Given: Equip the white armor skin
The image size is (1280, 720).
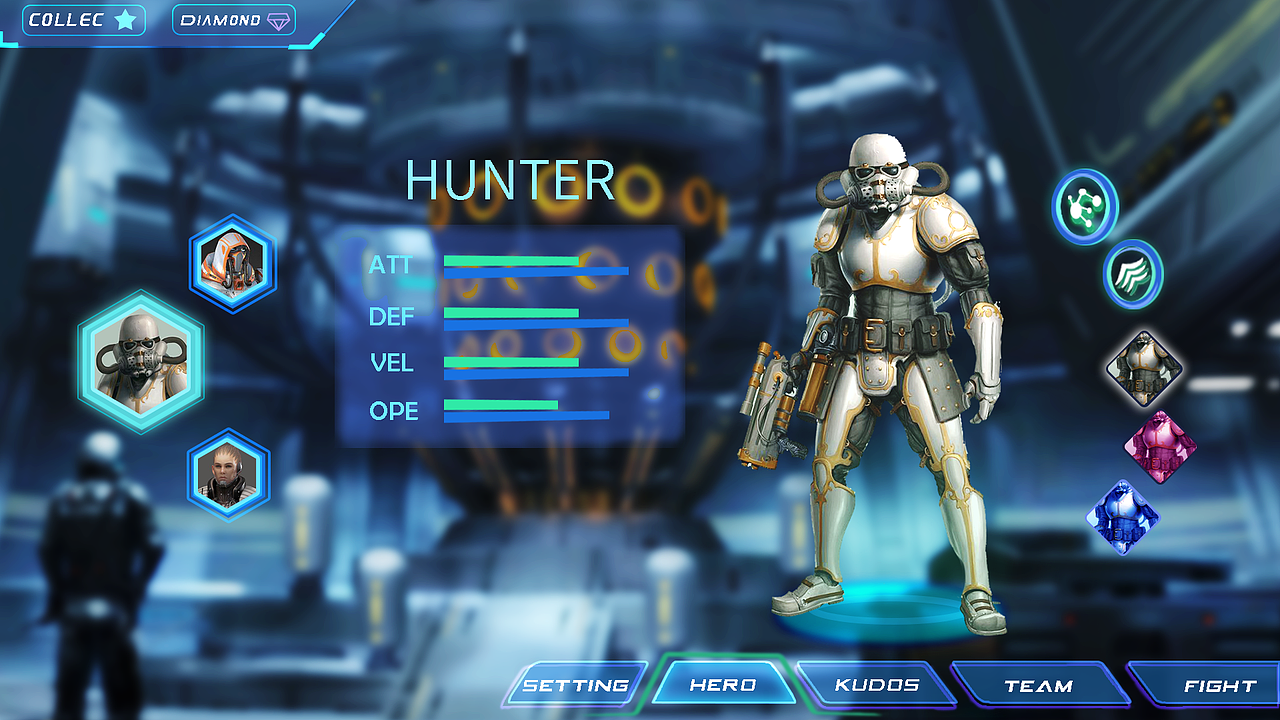Looking at the screenshot, I should 1144,368.
